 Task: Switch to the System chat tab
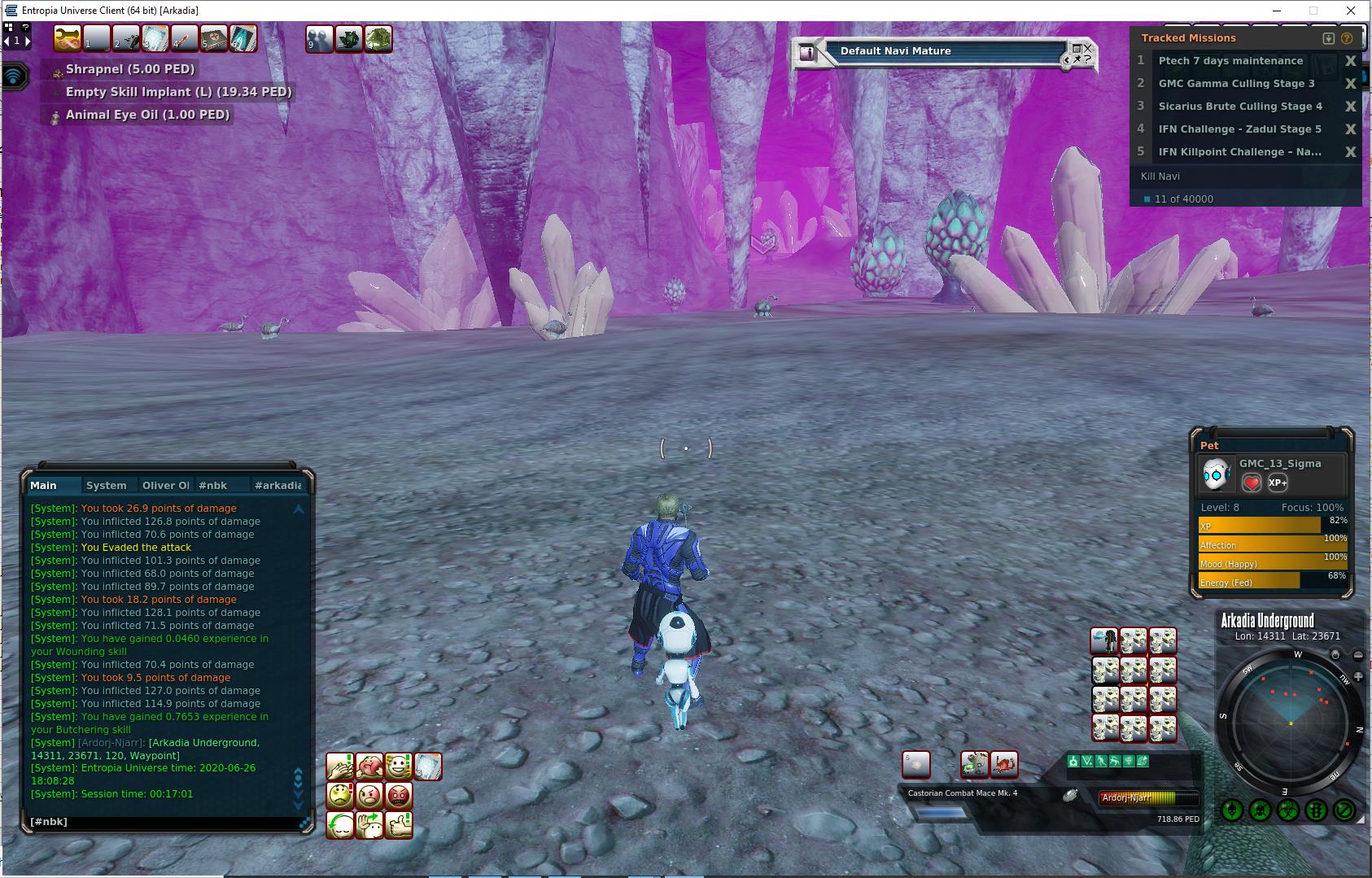(x=106, y=485)
